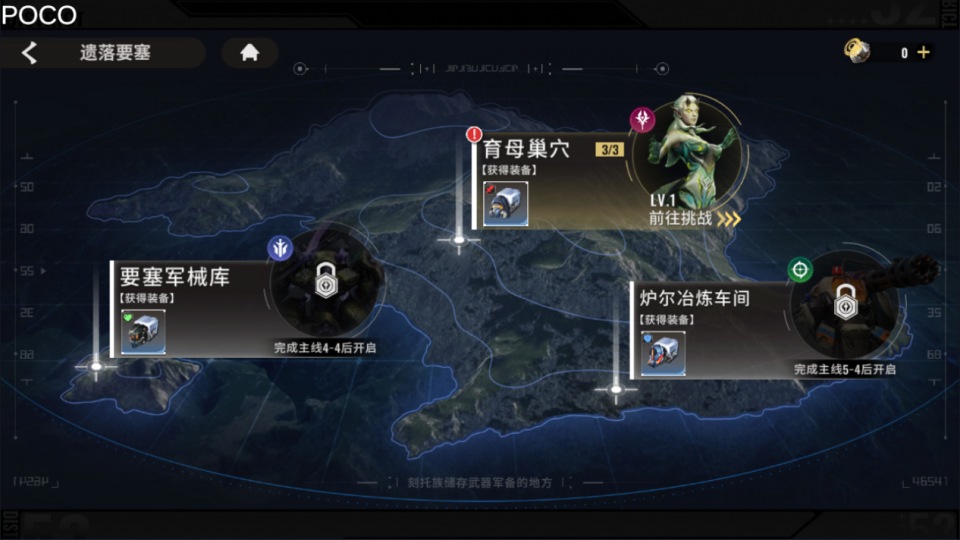View the 育母巢穴 equipment reward icon

pyautogui.click(x=505, y=204)
